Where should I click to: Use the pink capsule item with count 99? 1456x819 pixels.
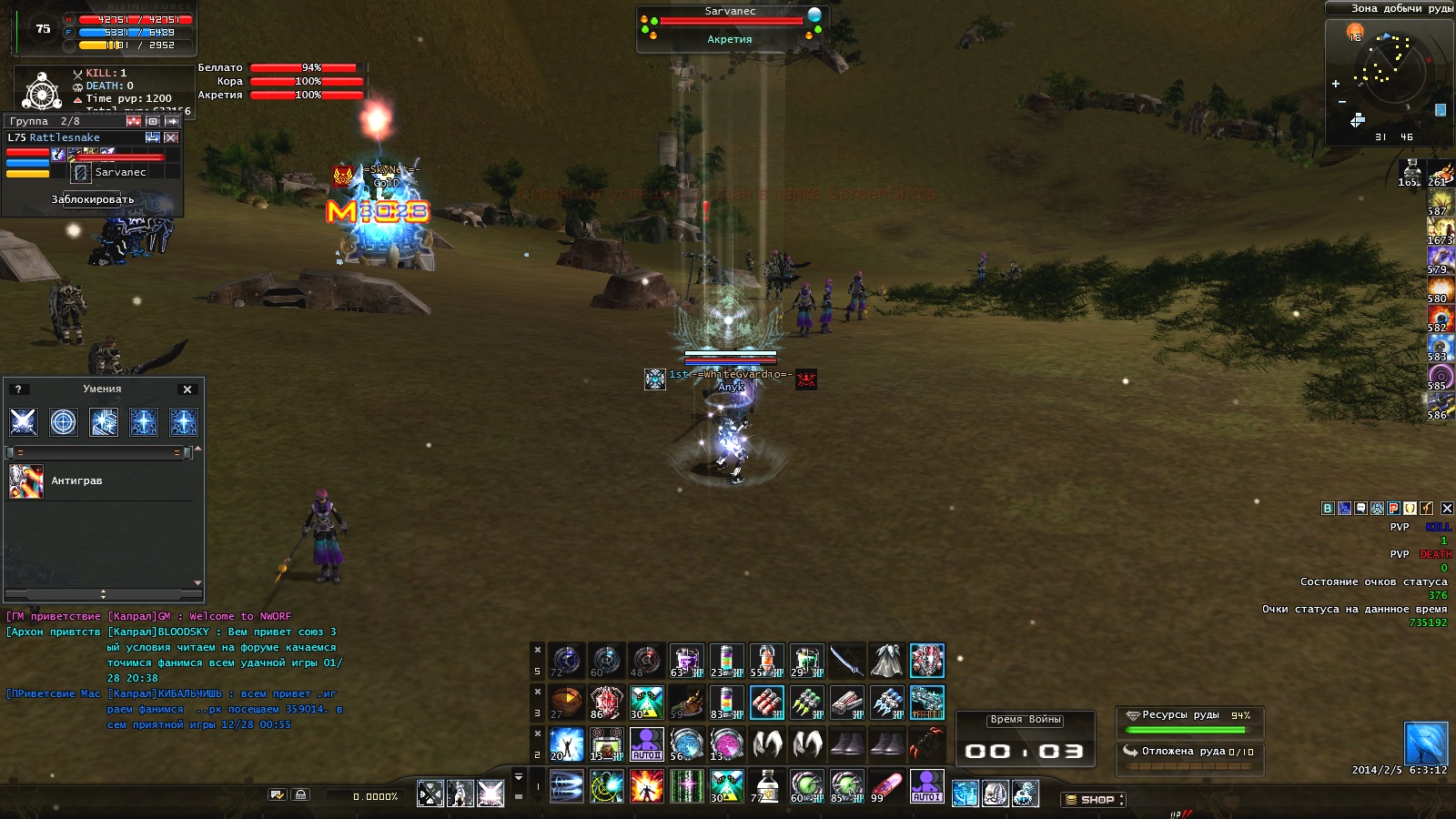click(x=886, y=786)
